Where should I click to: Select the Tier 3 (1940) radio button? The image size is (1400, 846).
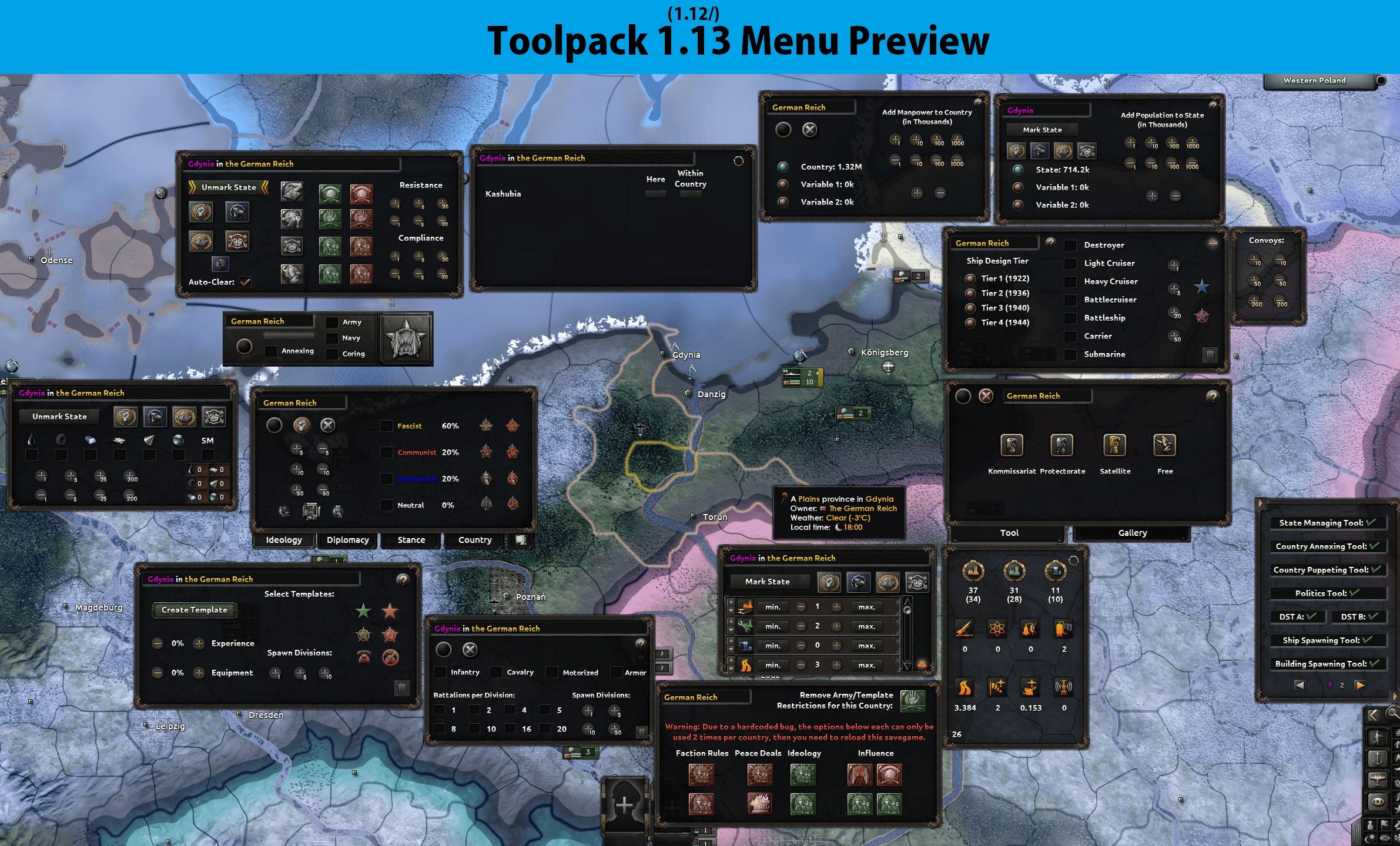click(x=971, y=307)
